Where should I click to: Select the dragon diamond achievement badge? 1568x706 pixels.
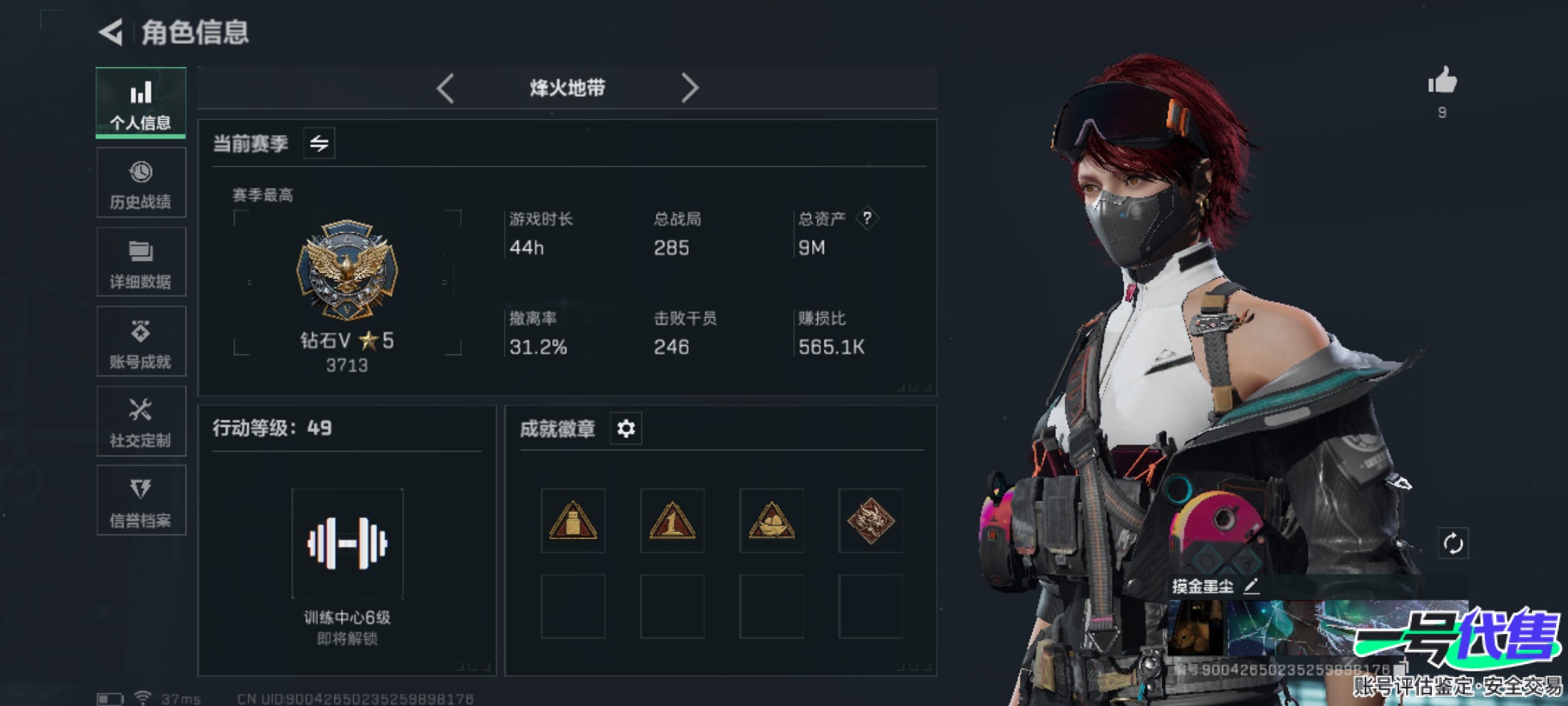(x=871, y=521)
